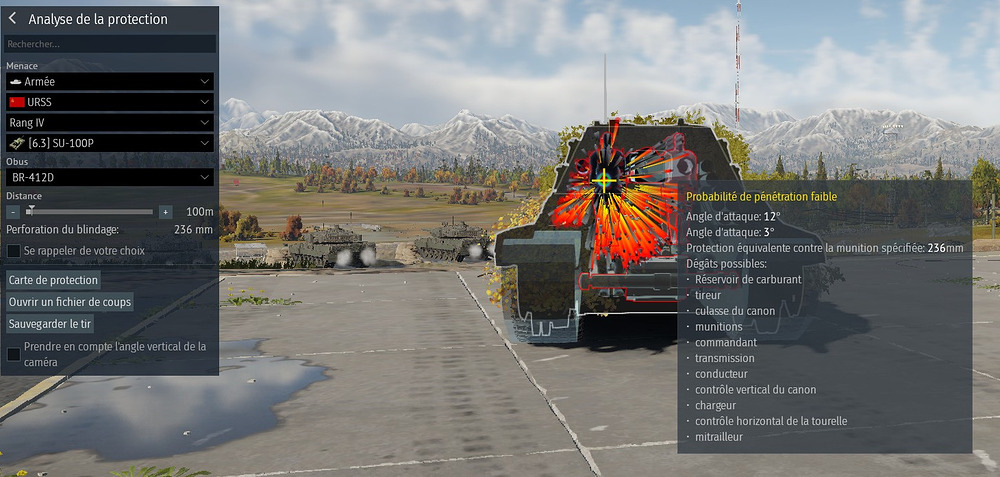Image resolution: width=1000 pixels, height=477 pixels.
Task: Enable the camera vertical angle checkbox
Action: pyautogui.click(x=14, y=354)
